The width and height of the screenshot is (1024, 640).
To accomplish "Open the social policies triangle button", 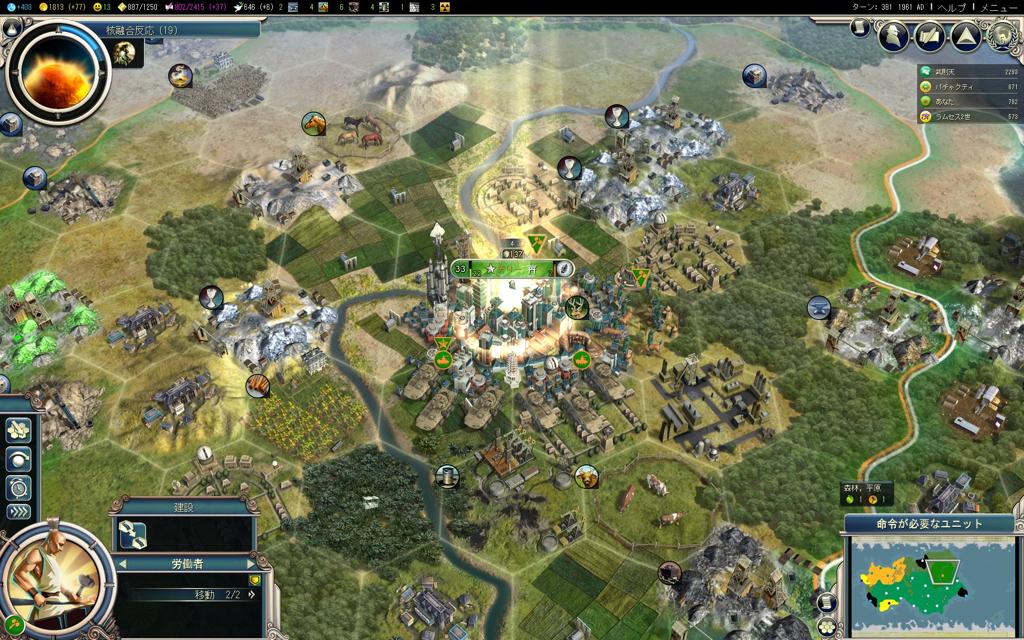I will point(965,37).
